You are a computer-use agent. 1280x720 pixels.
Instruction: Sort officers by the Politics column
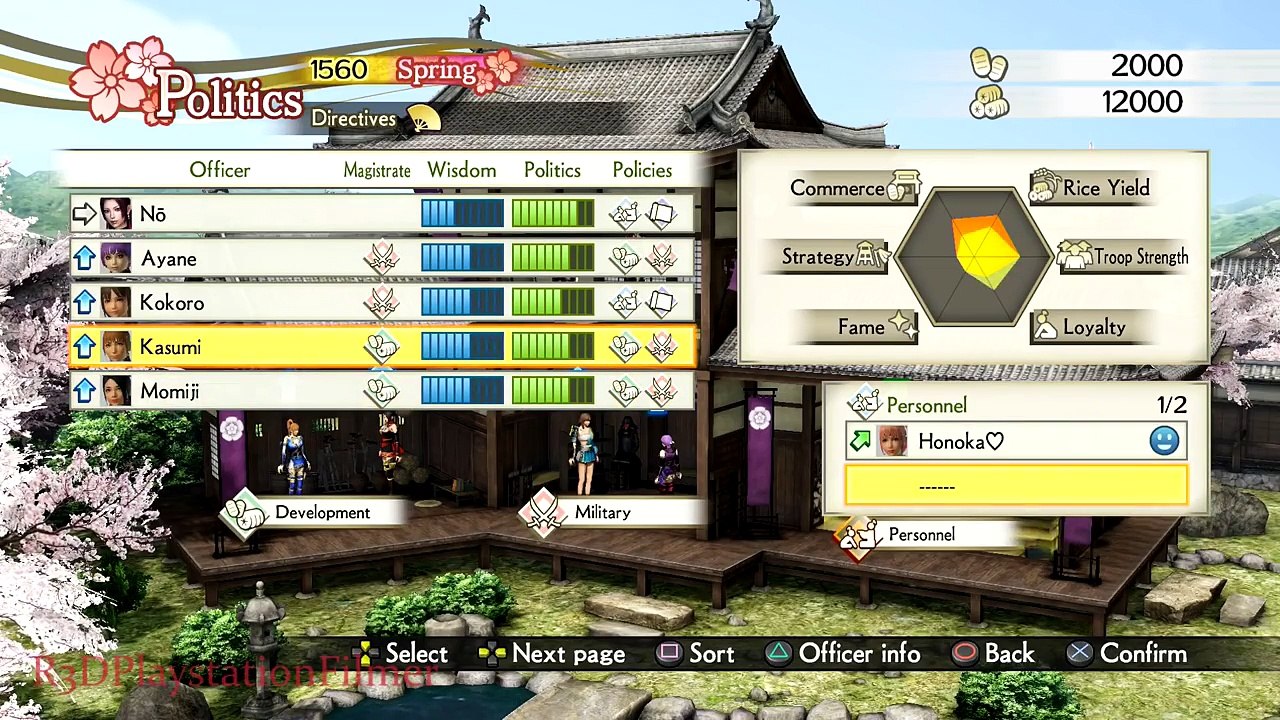point(552,170)
